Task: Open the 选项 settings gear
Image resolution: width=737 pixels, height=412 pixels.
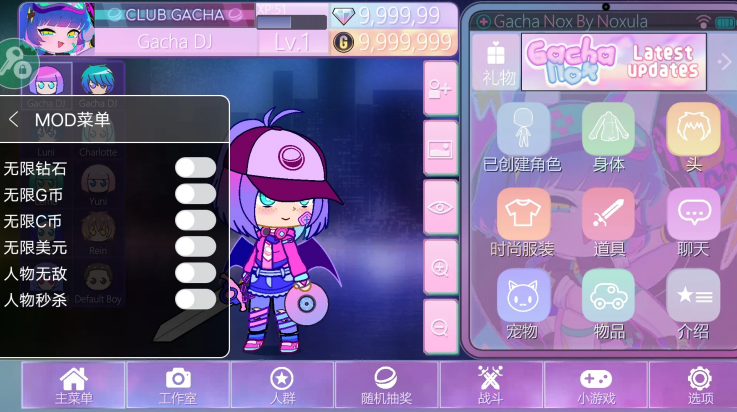Action: tap(699, 386)
